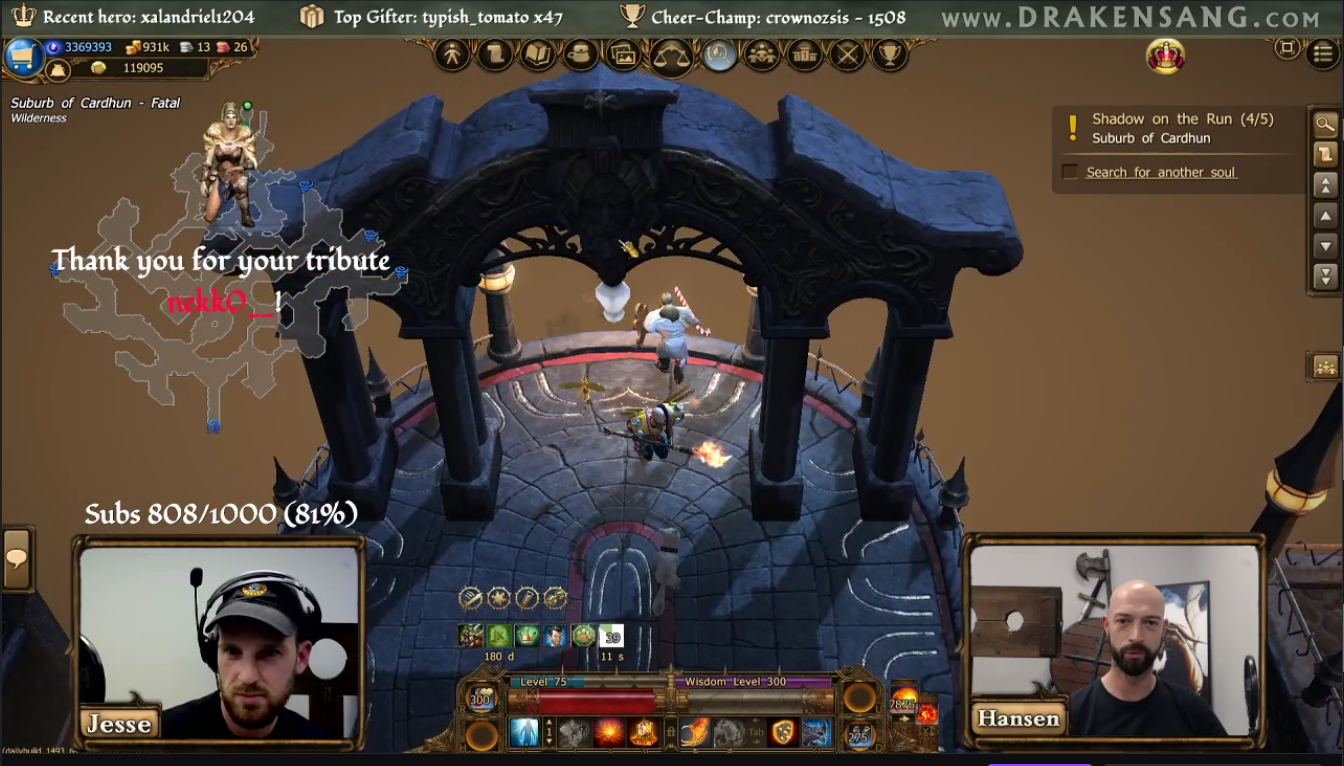Click the premium crown icon
This screenshot has height=766, width=1344.
click(1165, 56)
